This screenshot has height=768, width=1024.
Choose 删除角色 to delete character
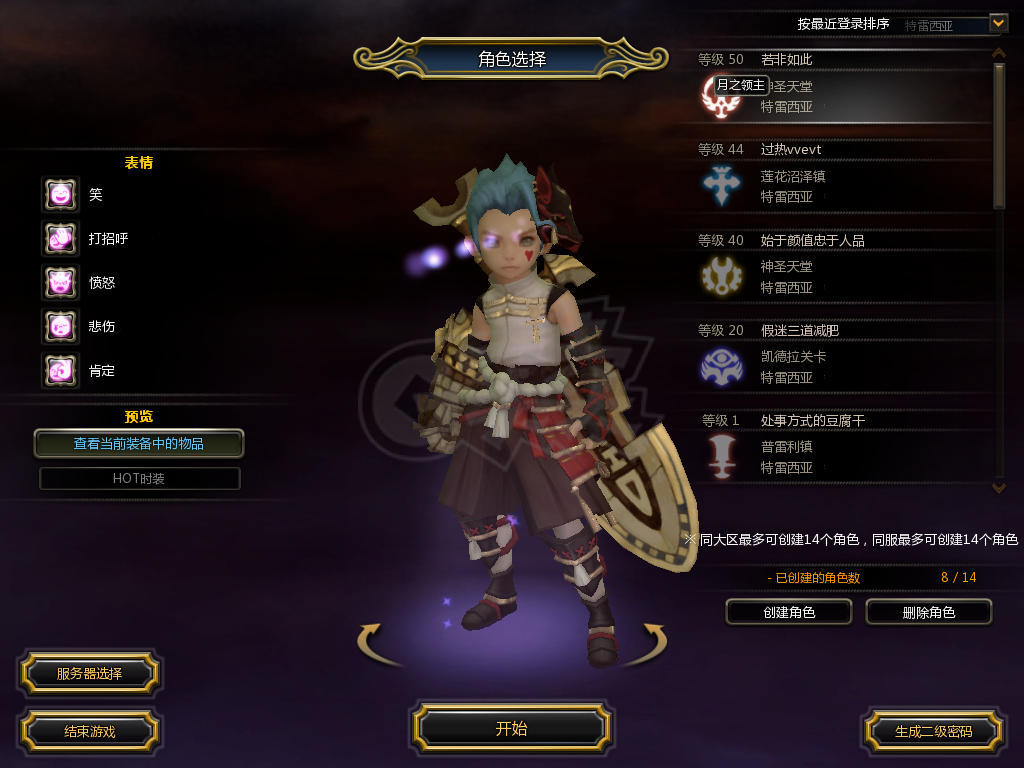tap(928, 612)
